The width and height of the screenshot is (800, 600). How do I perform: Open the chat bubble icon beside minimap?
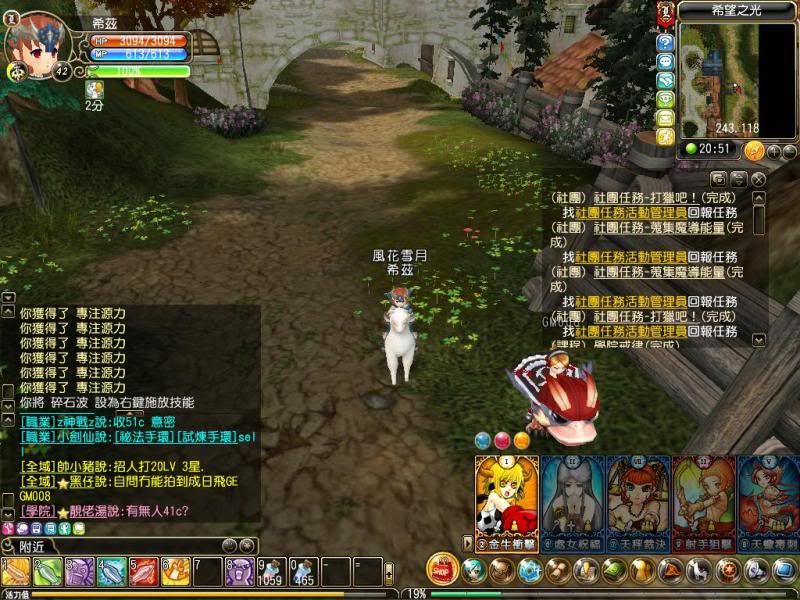point(665,62)
